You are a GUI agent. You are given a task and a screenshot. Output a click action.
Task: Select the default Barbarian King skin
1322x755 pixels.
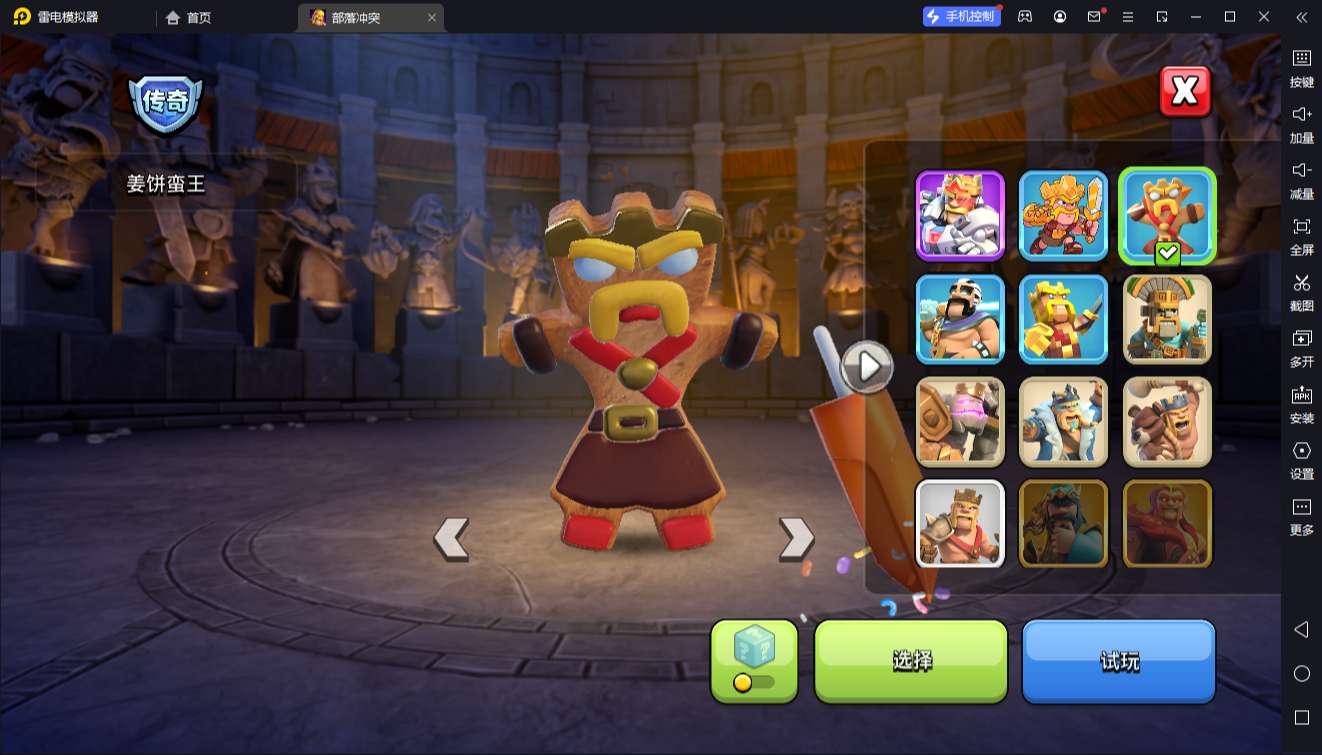[960, 524]
